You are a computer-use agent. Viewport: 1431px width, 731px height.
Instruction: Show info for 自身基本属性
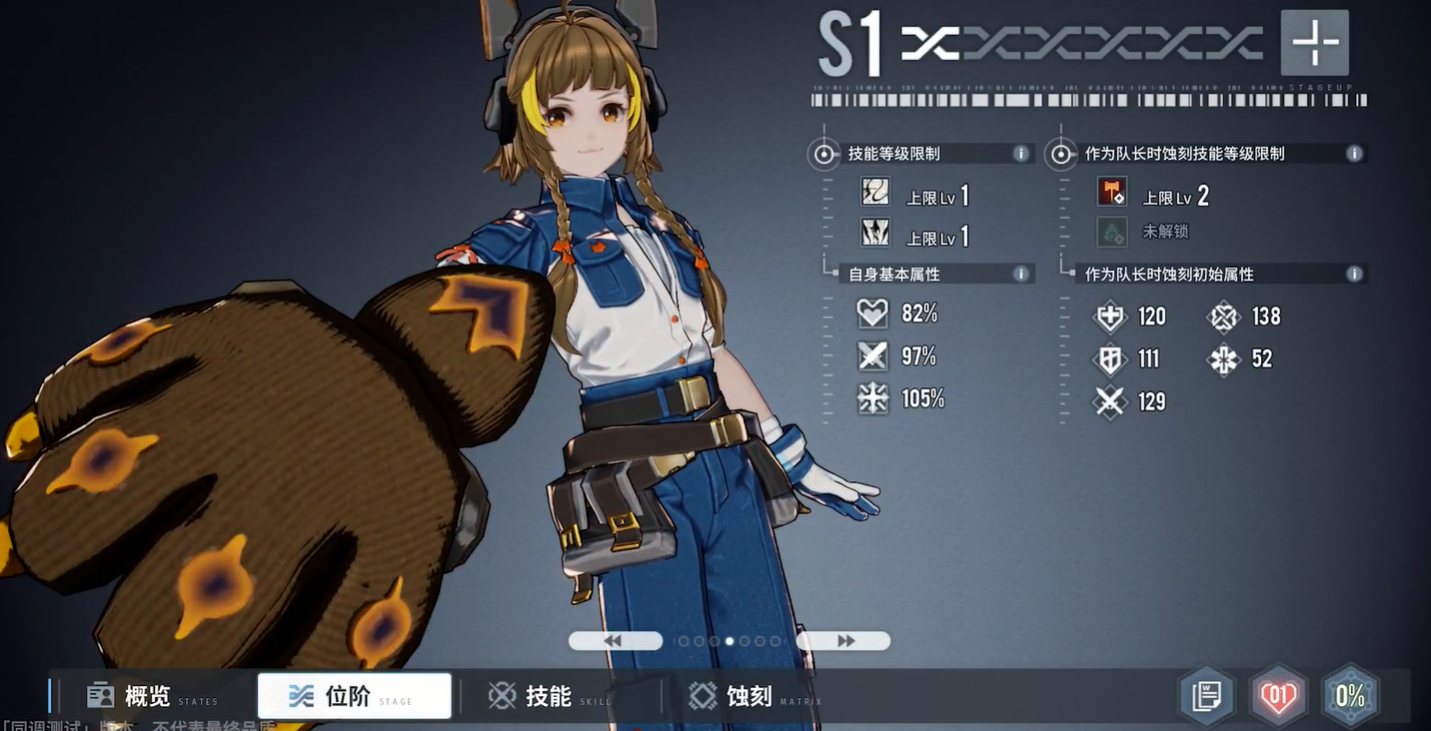(x=1021, y=274)
